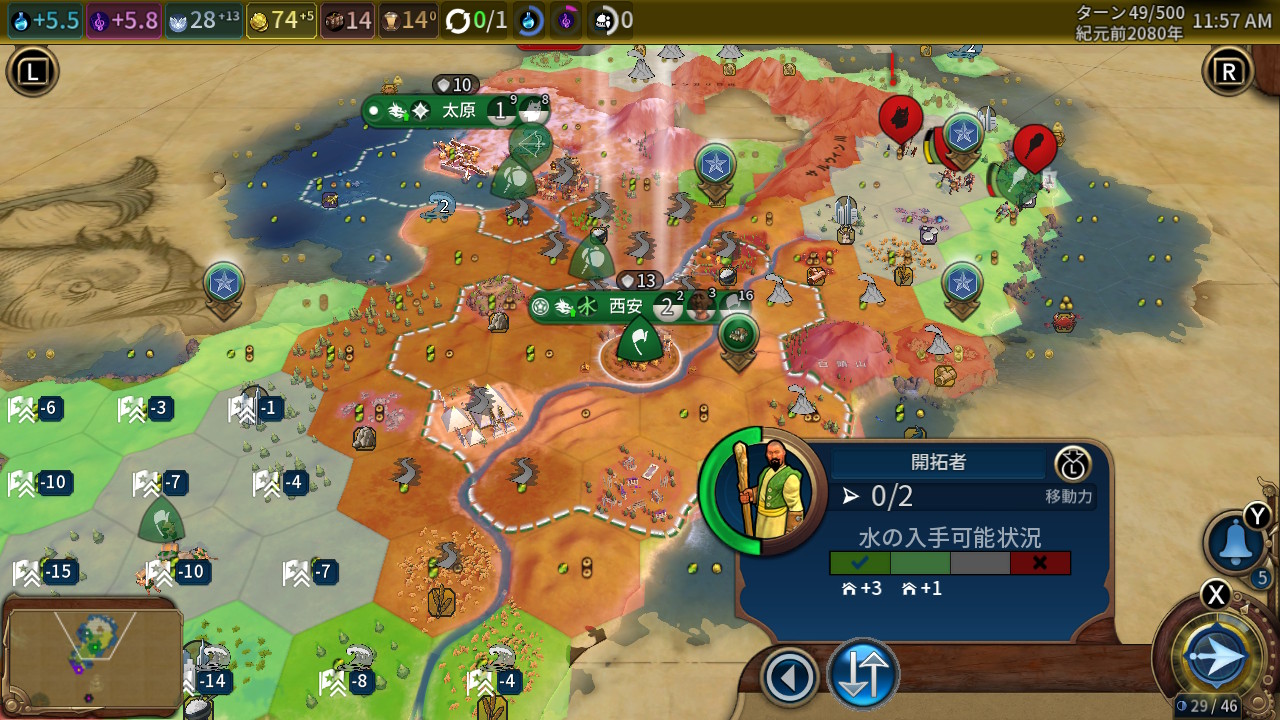Click the 開拓者 unit name bar
This screenshot has width=1280, height=720.
[938, 462]
